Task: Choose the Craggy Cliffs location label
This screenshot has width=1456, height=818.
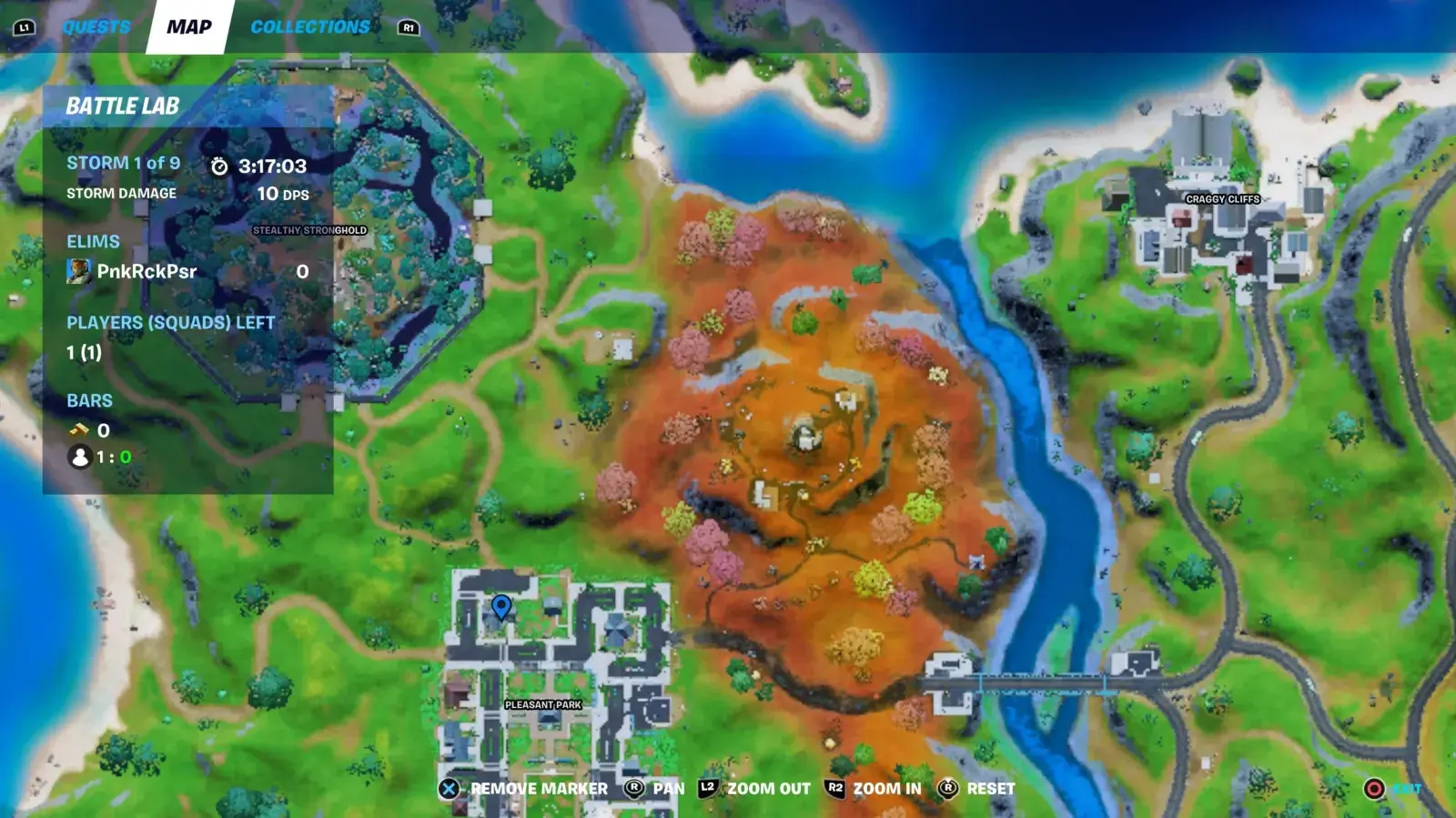Action: pos(1222,199)
